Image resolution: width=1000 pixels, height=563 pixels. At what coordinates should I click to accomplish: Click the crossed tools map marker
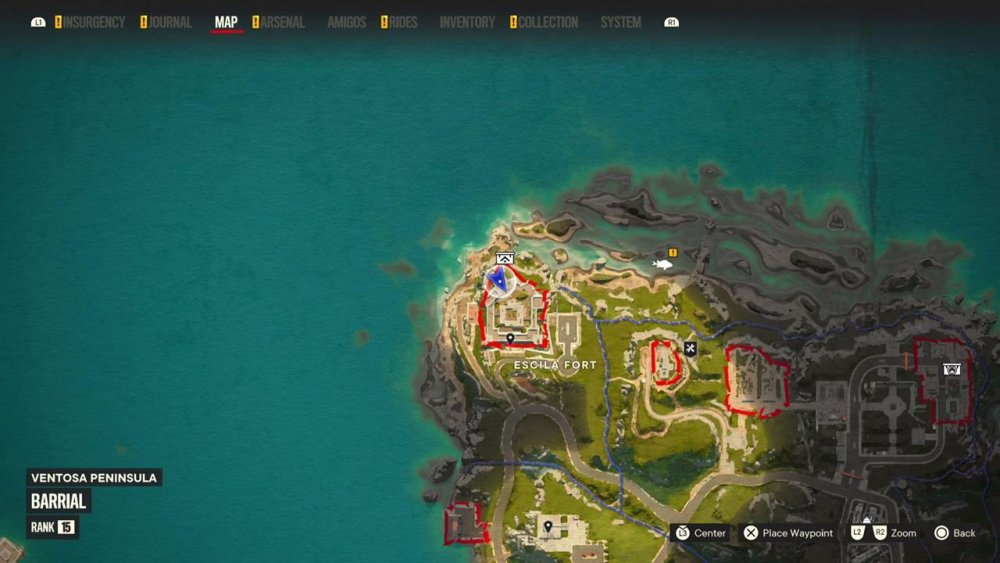click(x=690, y=348)
